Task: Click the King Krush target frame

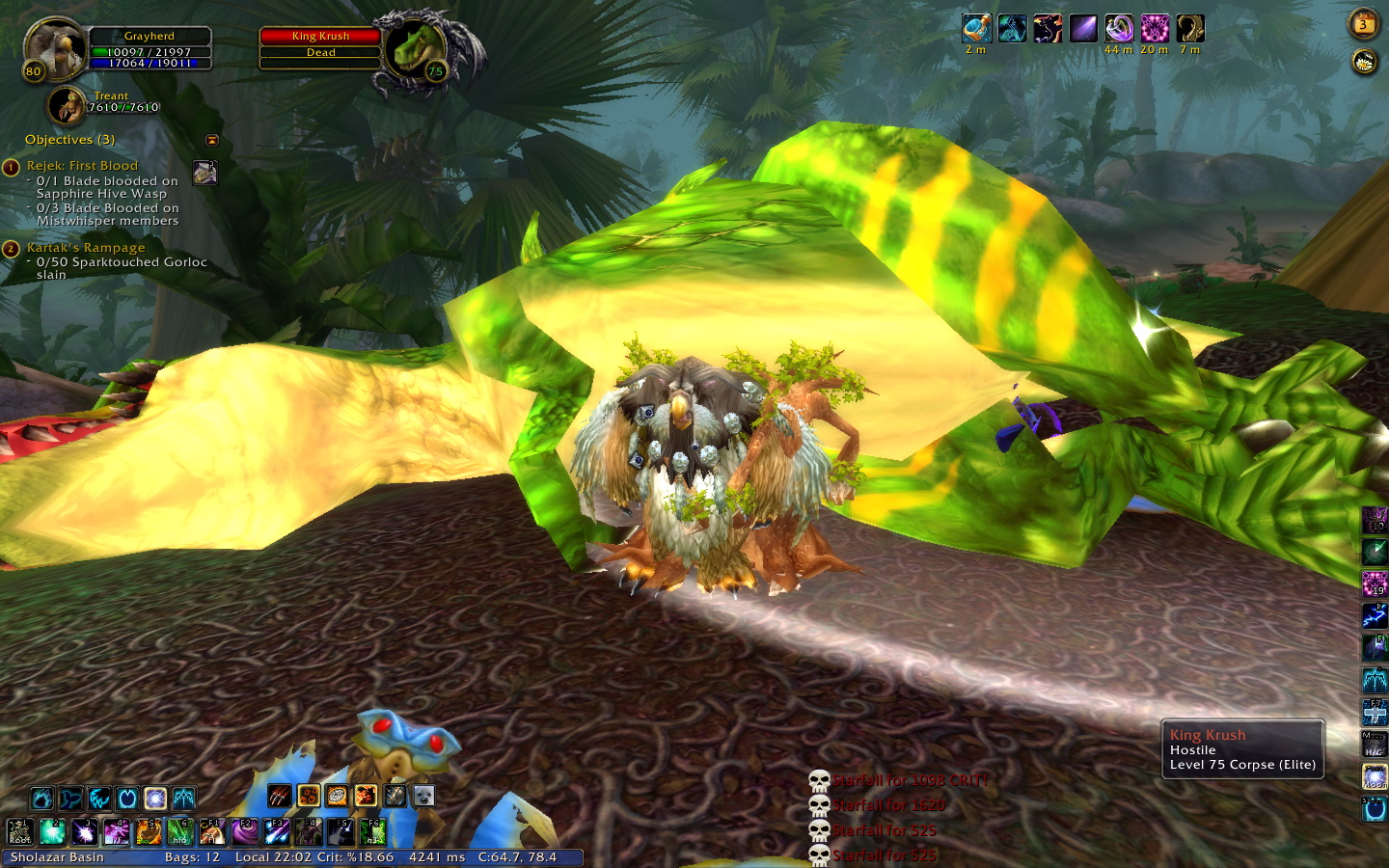Action: pos(320,44)
